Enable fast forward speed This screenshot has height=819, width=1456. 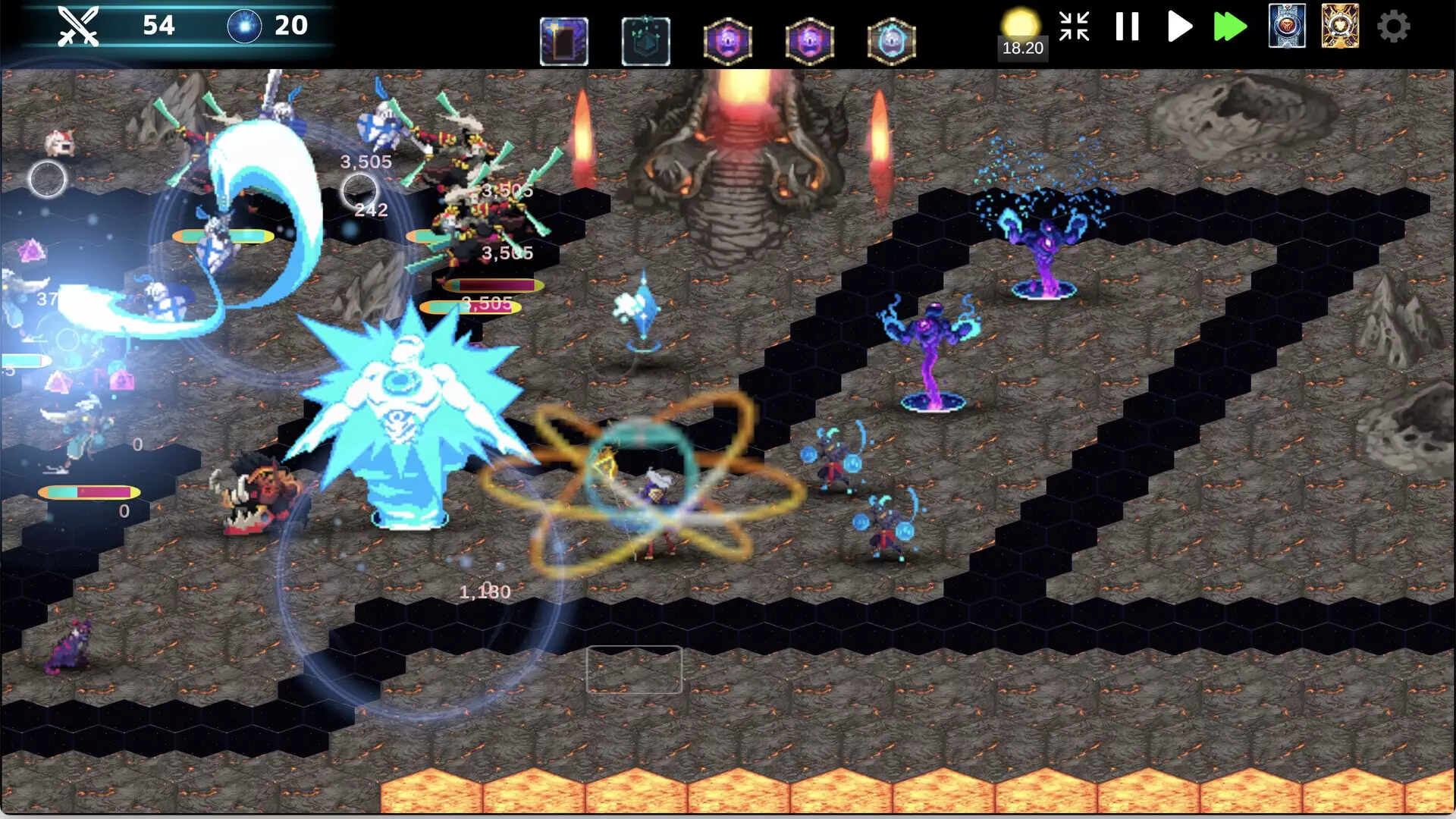(1231, 27)
